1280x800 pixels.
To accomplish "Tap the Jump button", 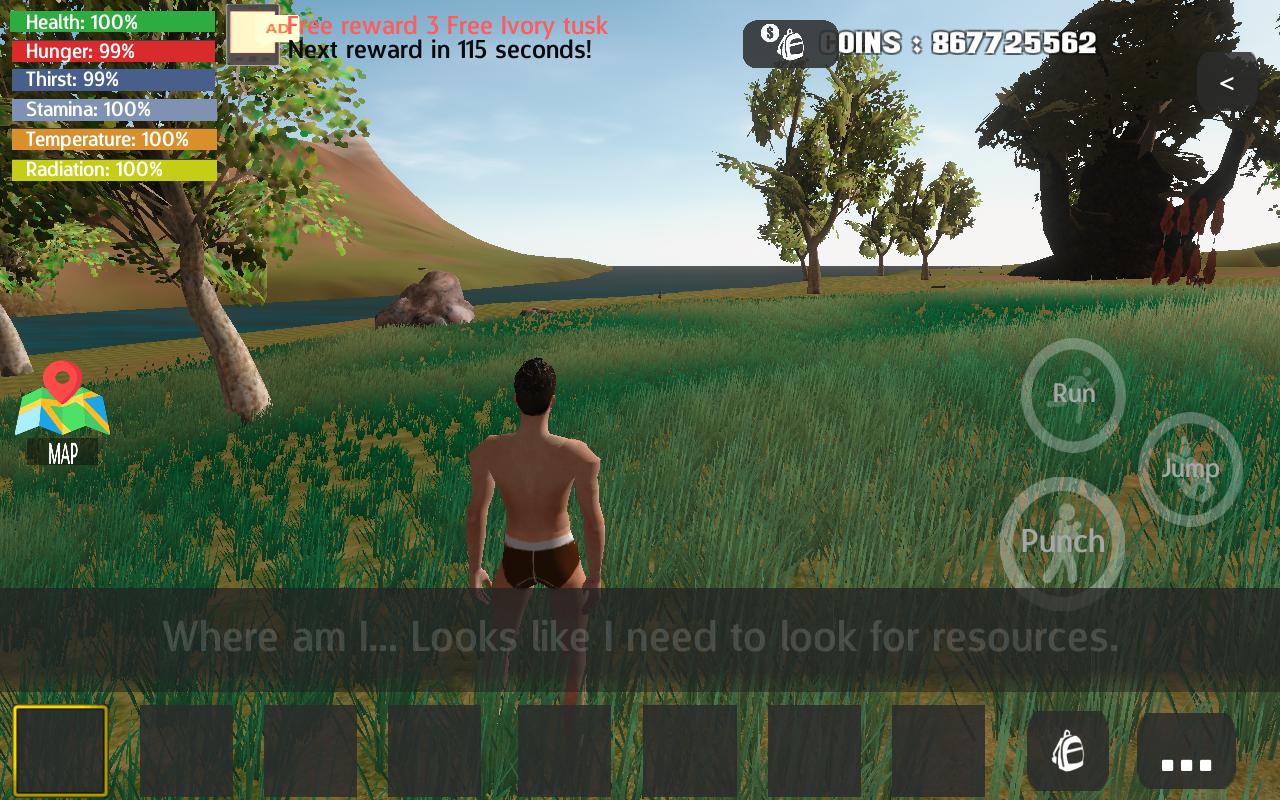I will (1190, 468).
